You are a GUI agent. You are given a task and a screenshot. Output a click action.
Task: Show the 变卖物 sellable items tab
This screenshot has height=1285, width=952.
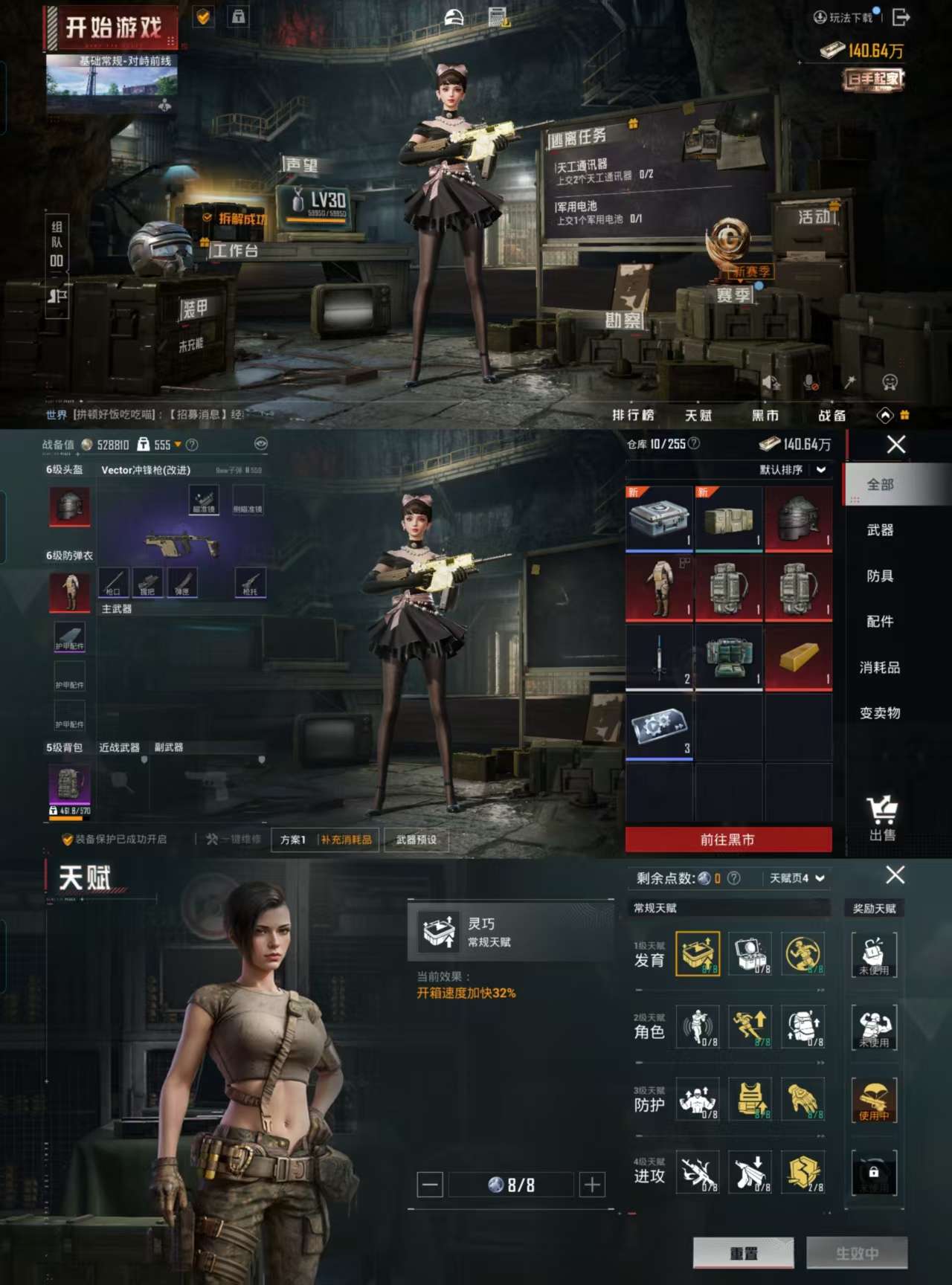pyautogui.click(x=880, y=712)
